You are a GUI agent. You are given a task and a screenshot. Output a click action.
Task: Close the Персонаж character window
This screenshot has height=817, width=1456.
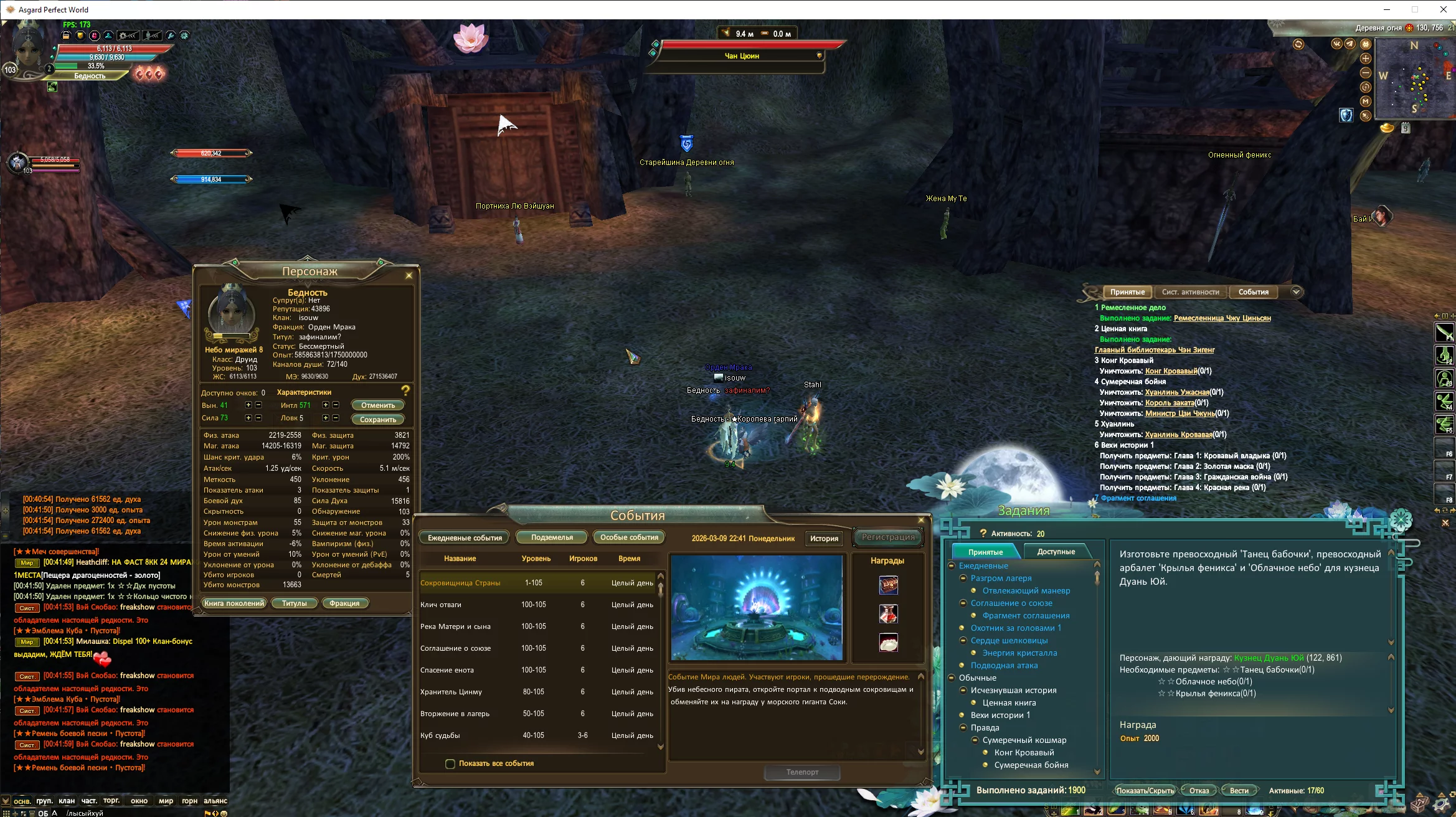tap(409, 275)
